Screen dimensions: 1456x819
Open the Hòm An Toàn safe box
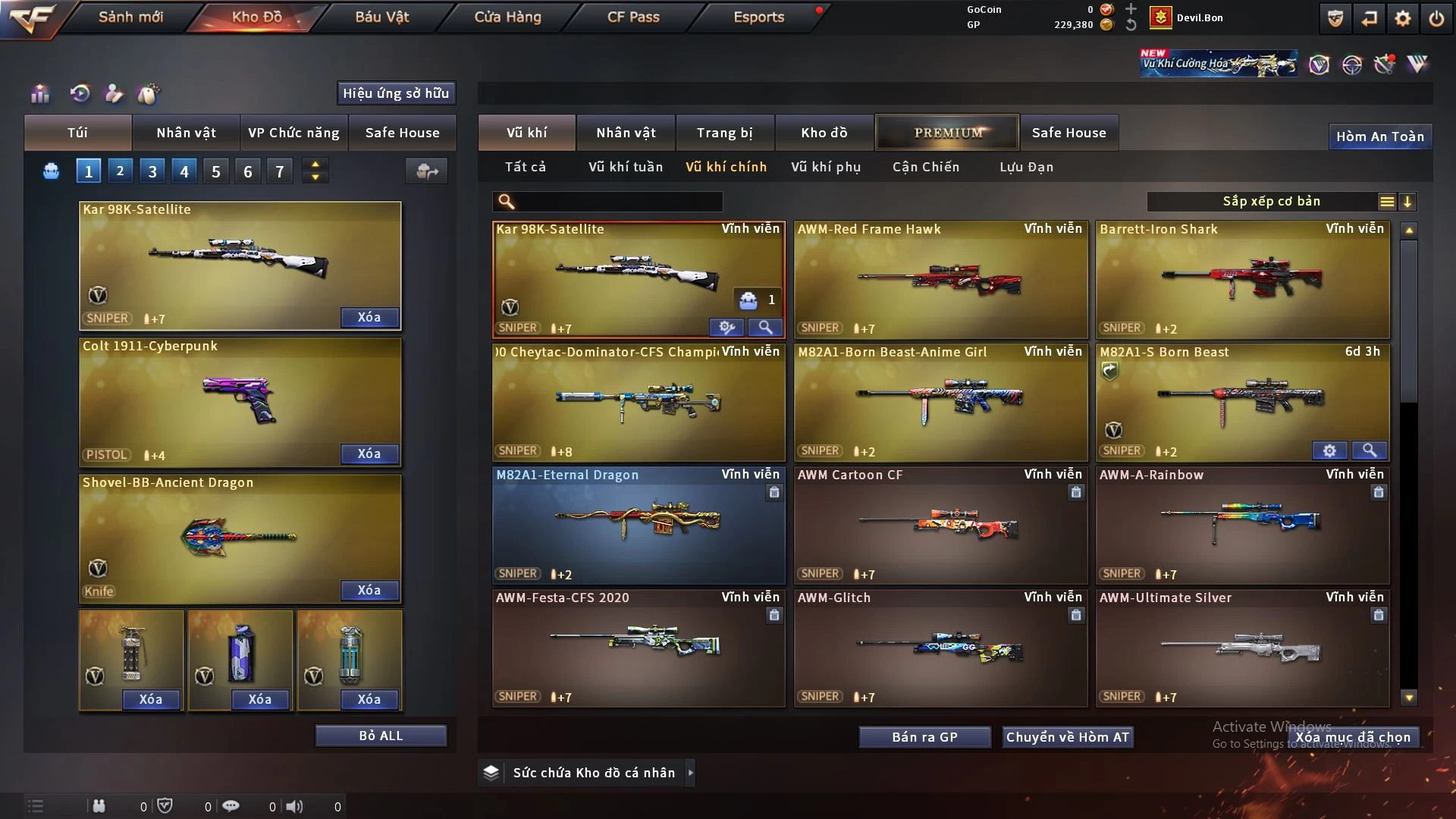1379,136
